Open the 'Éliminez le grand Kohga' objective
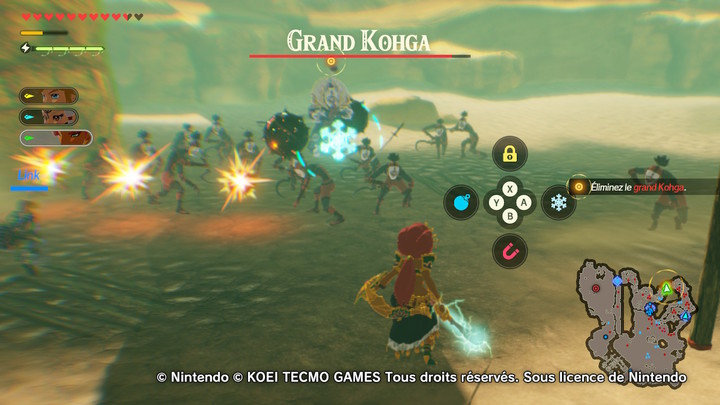 (x=640, y=186)
